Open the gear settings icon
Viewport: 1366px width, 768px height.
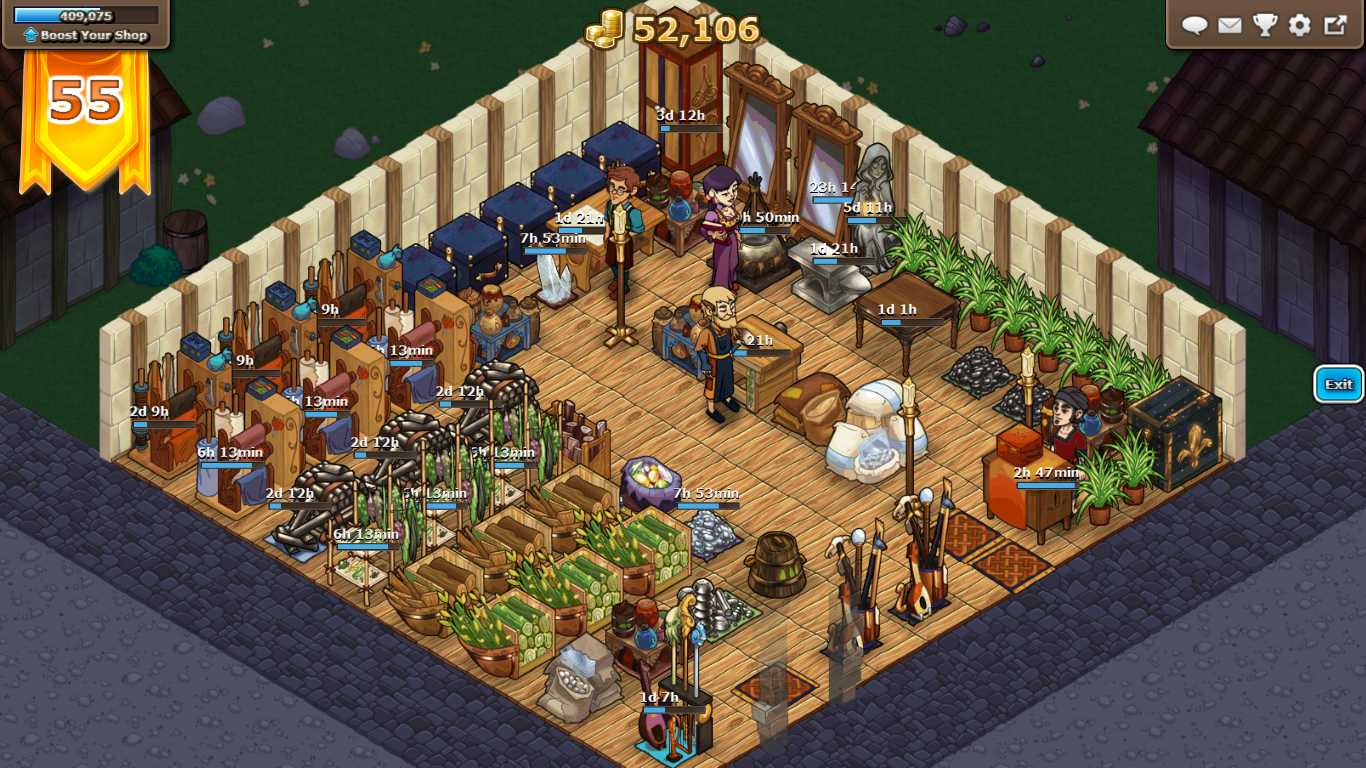tap(1300, 25)
